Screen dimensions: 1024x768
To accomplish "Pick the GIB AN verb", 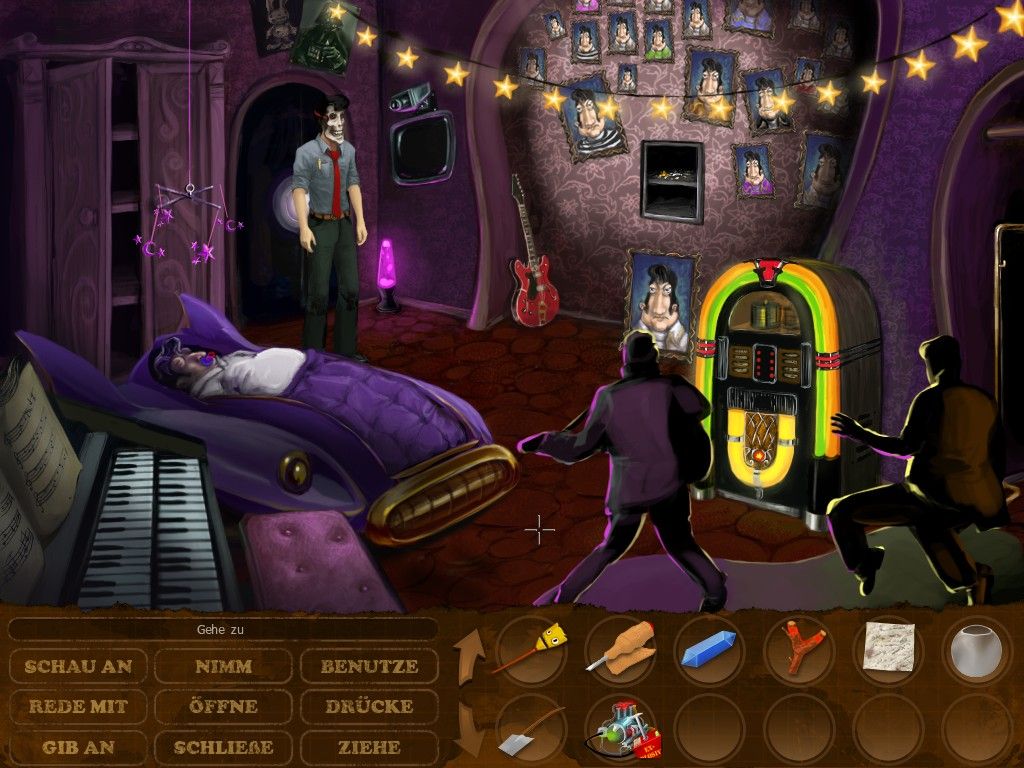I will (x=79, y=746).
